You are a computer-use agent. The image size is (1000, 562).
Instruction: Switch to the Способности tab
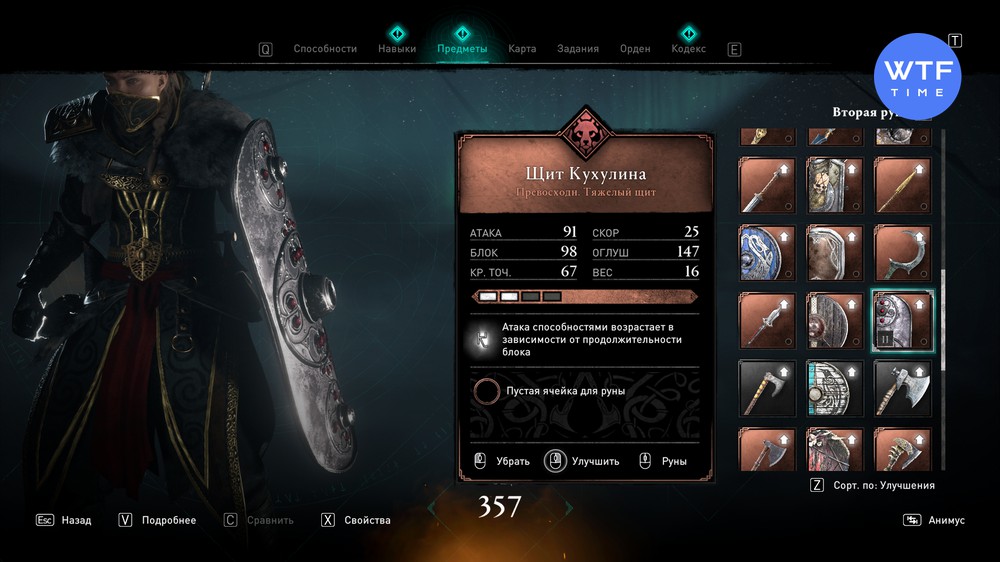point(325,49)
